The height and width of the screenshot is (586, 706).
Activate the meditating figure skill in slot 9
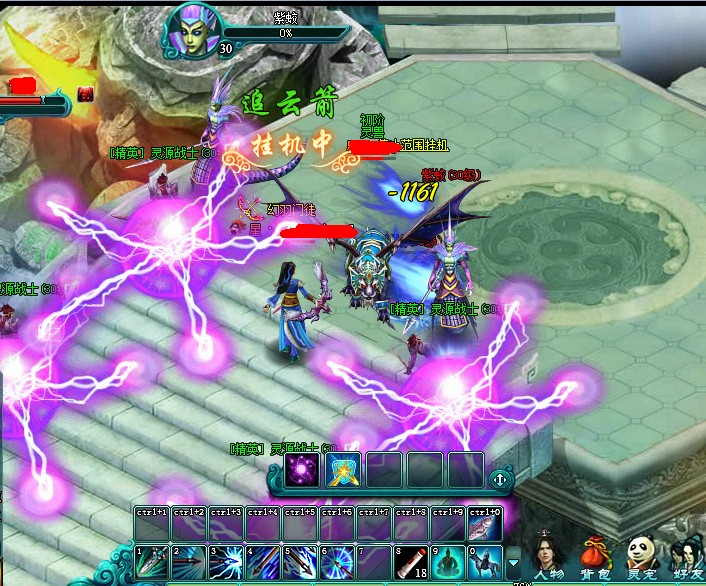(448, 562)
